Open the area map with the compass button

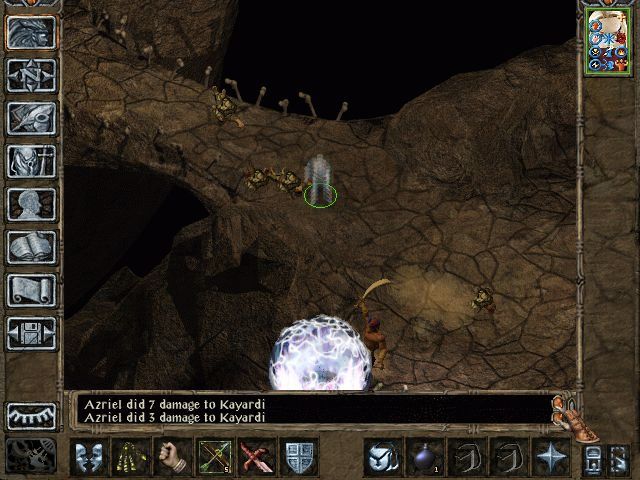coord(31,75)
